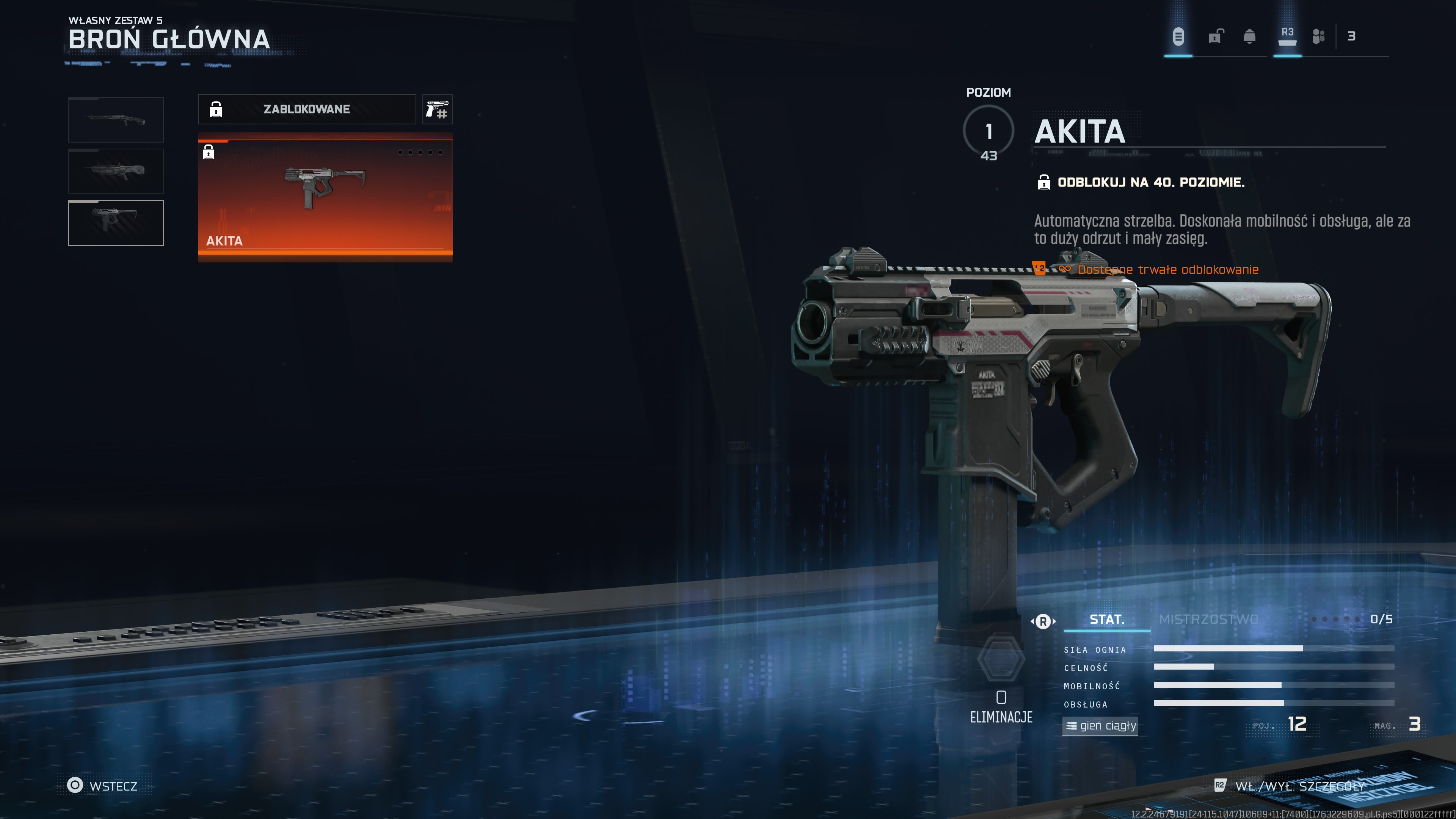The width and height of the screenshot is (1456, 819).
Task: Open the Zablokowane locked weapons header
Action: coord(306,109)
